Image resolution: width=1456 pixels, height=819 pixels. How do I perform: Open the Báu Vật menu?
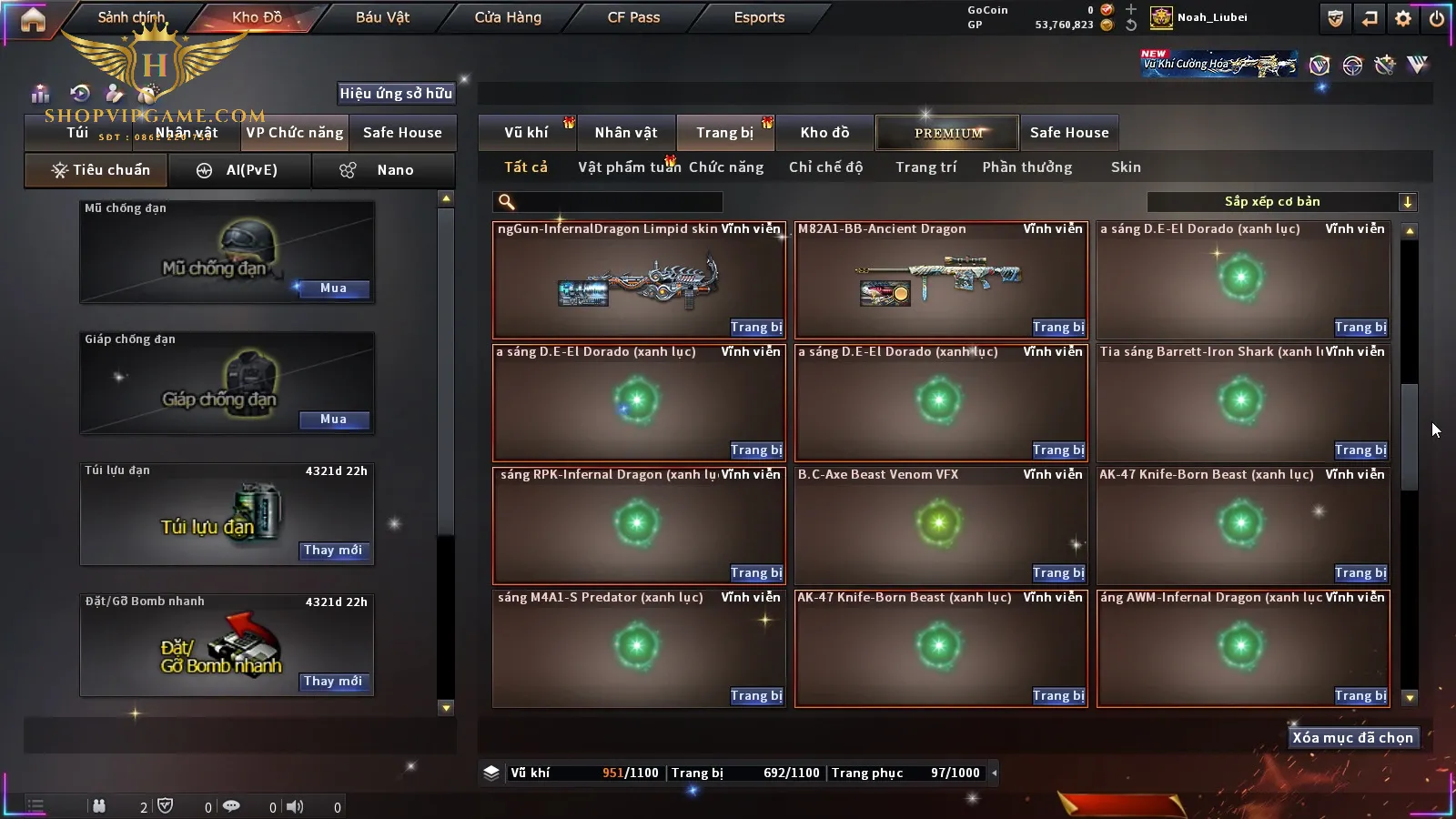click(x=382, y=17)
